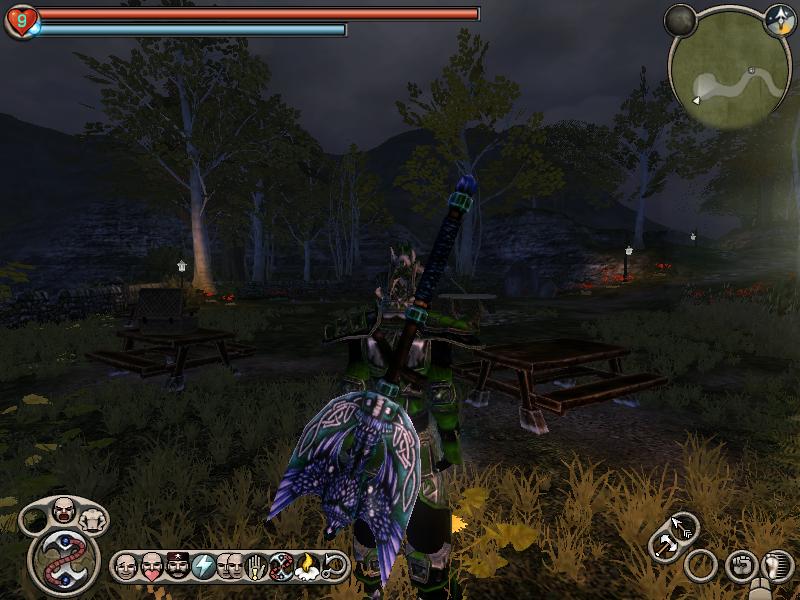Viewport: 800px width, 600px height.
Task: Click the empty round action slot
Action: click(701, 566)
